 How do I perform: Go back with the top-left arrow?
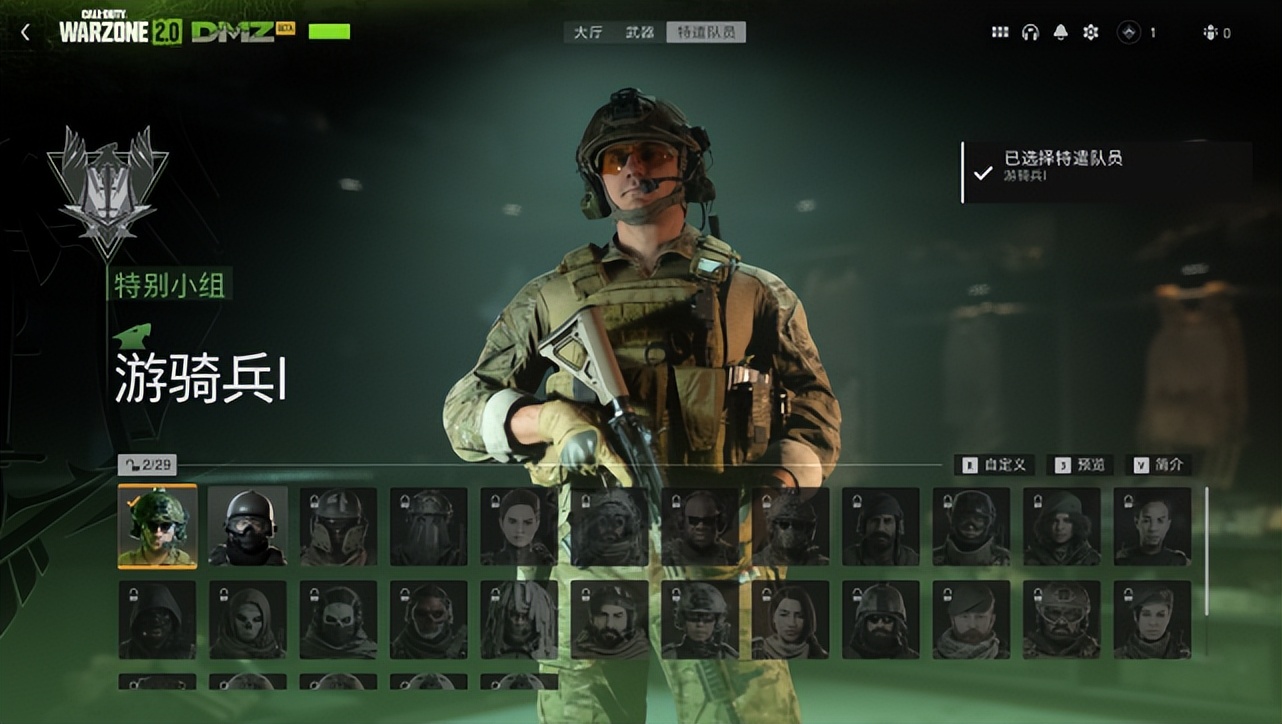(x=25, y=33)
